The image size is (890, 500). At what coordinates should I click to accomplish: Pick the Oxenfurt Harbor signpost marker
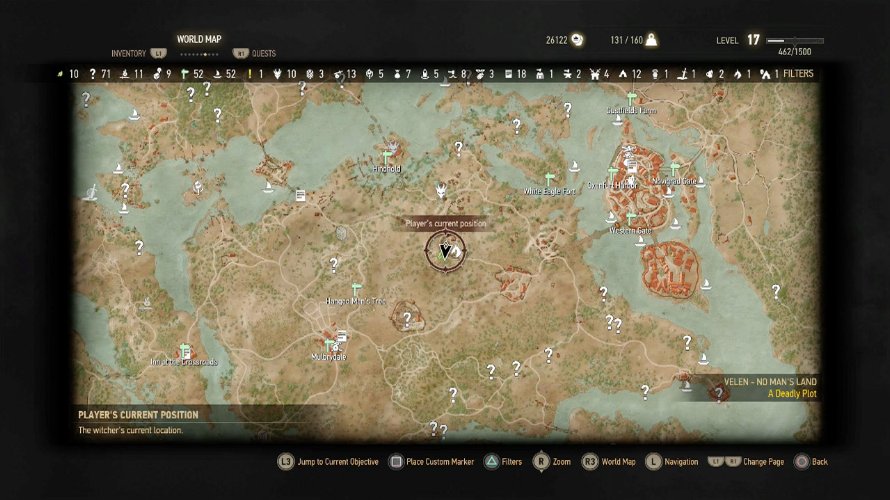612,174
